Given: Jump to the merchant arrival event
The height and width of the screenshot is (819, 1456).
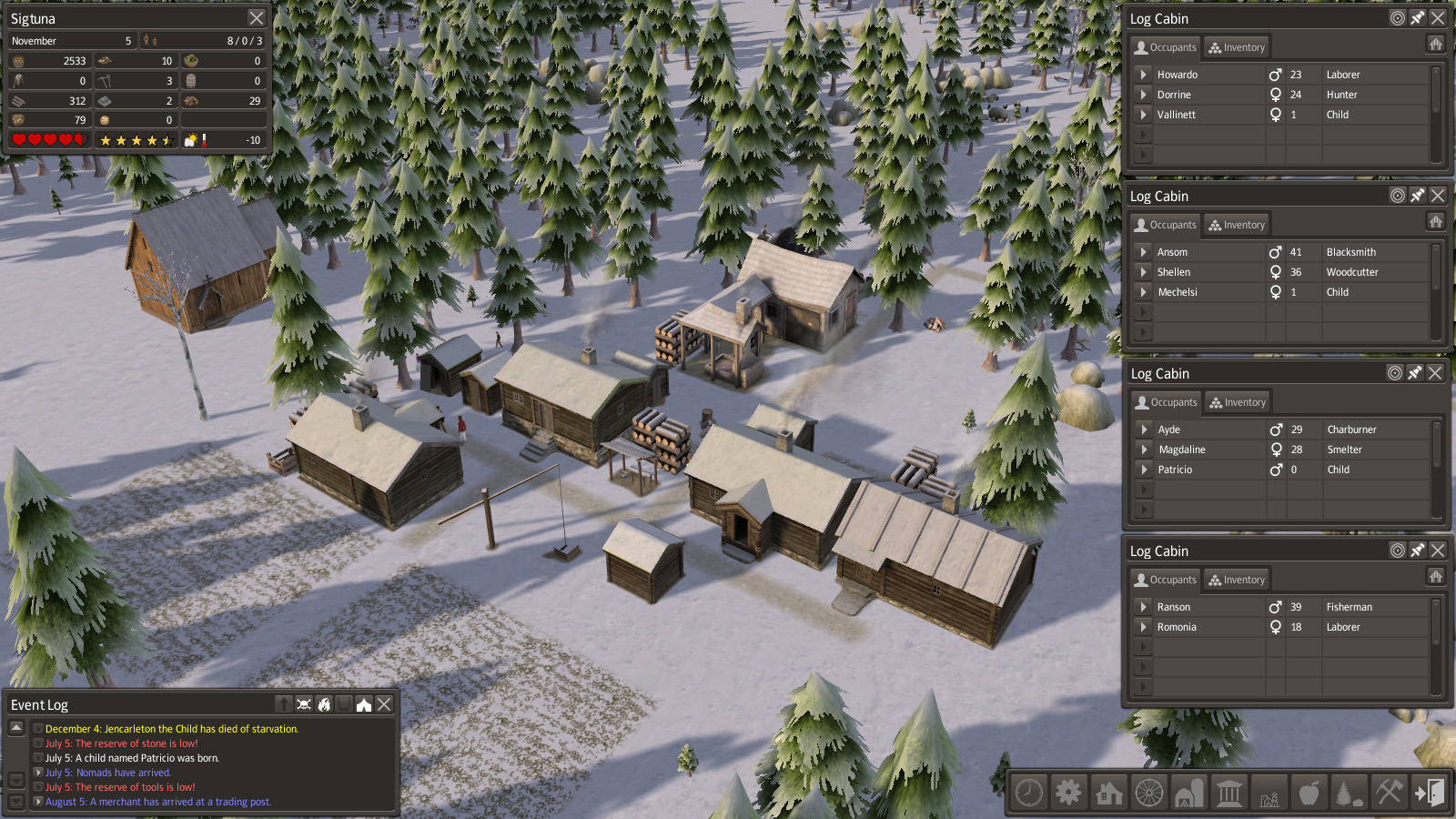Looking at the screenshot, I should [x=38, y=802].
